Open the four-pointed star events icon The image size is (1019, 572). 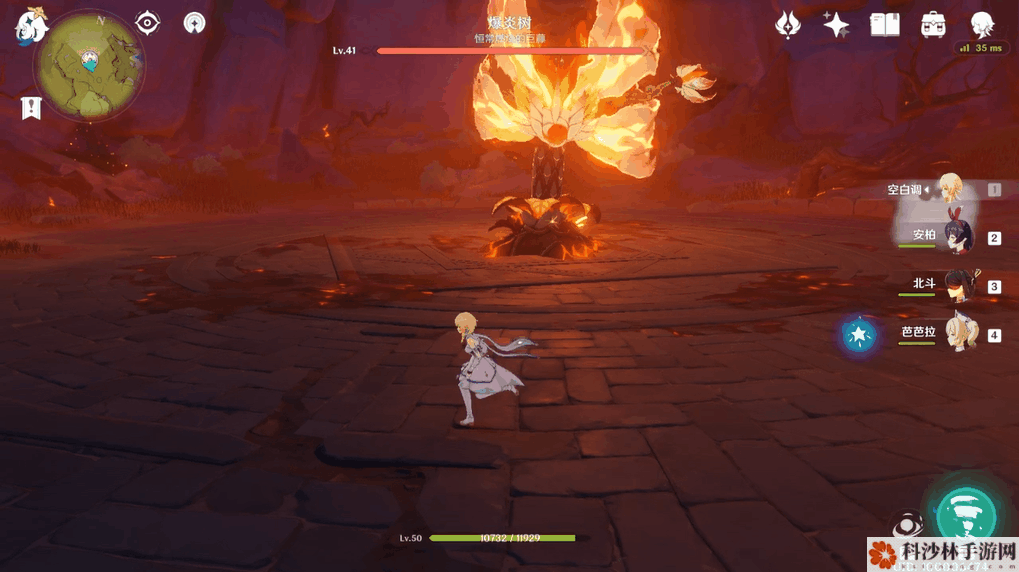point(836,25)
